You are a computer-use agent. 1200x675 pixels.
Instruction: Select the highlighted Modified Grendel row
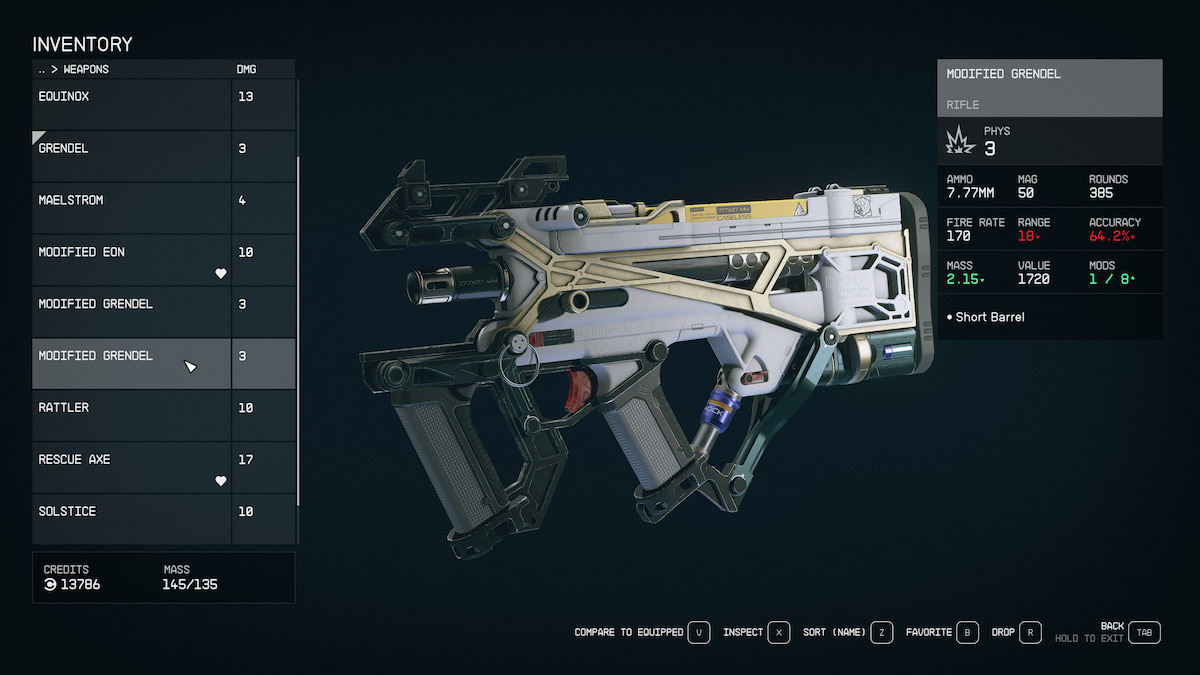[130, 357]
